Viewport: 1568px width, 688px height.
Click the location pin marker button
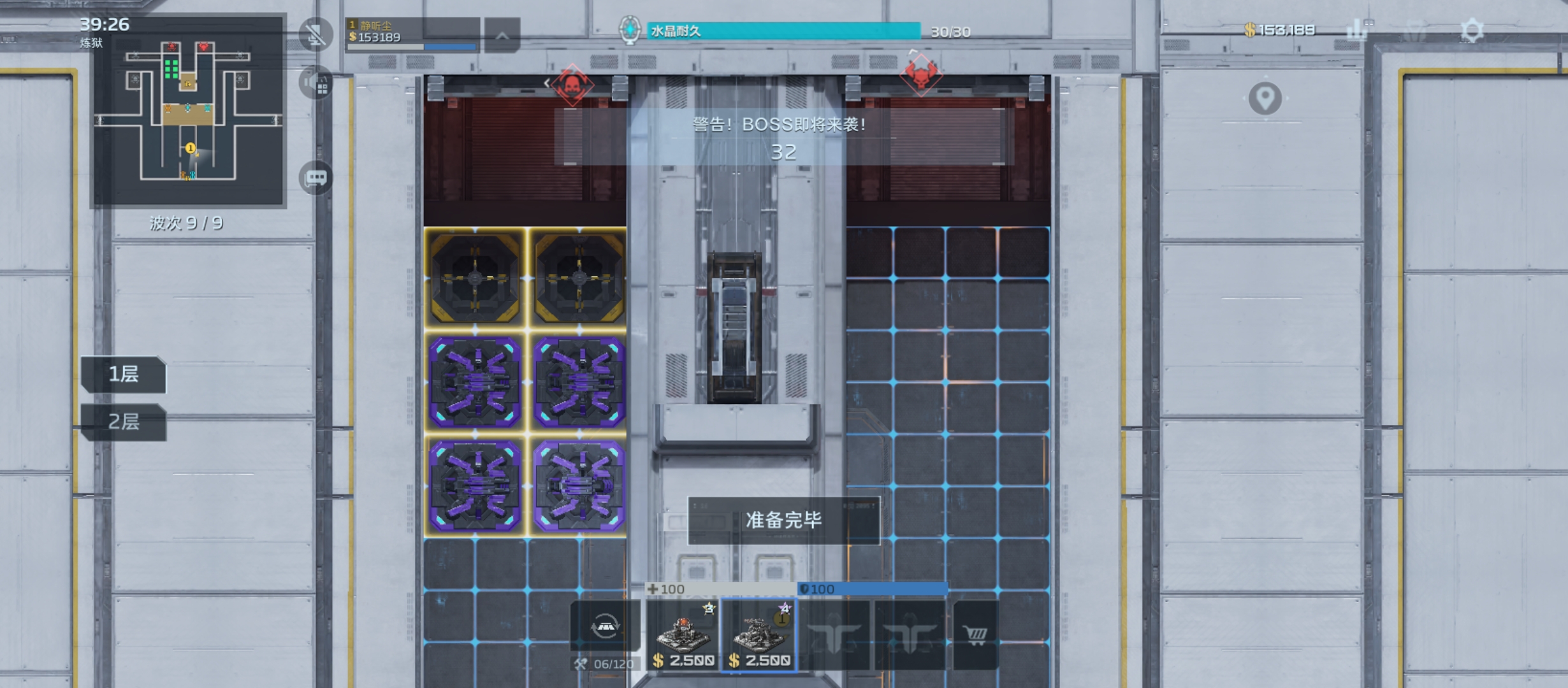coord(1265,99)
